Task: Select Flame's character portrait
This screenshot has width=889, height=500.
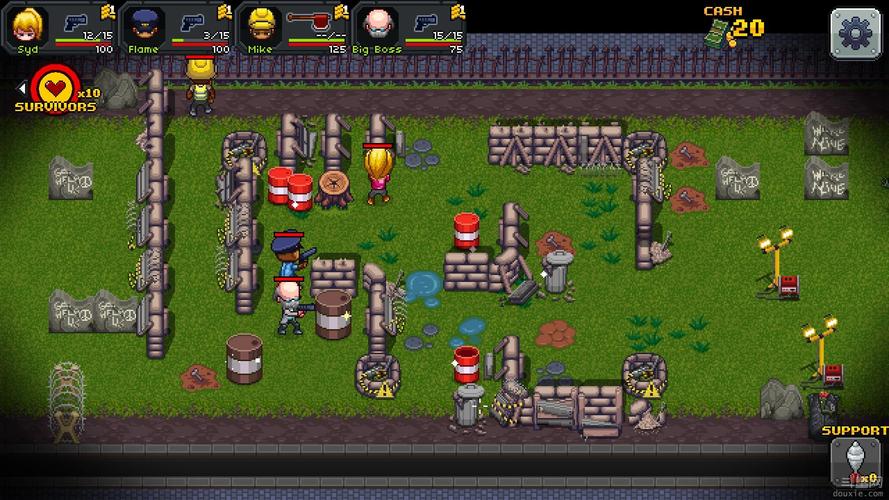Action: tap(144, 24)
